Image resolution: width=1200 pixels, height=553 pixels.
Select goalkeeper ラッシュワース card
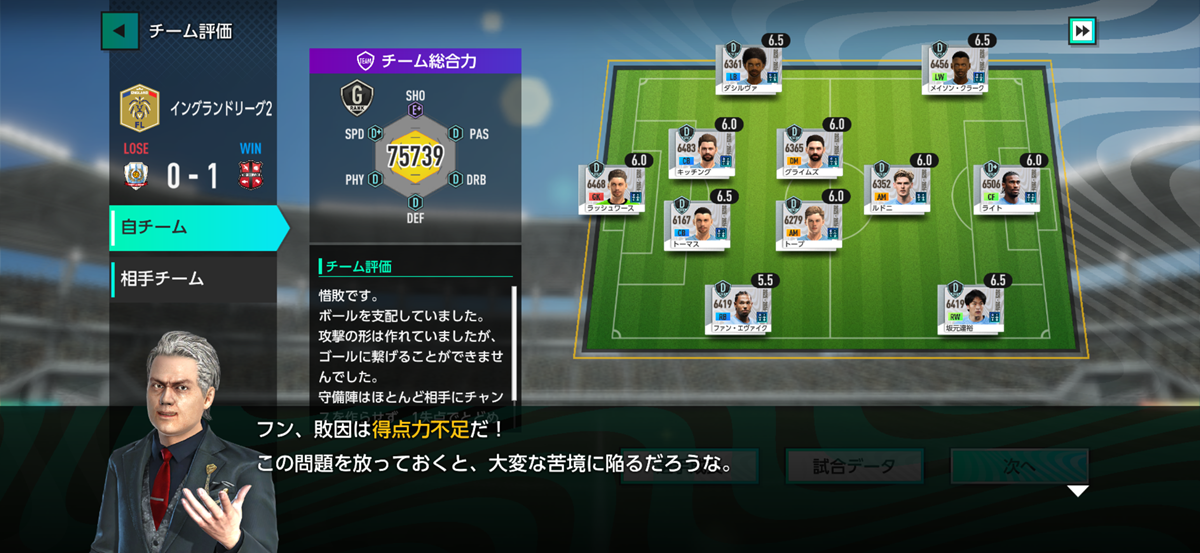(610, 190)
